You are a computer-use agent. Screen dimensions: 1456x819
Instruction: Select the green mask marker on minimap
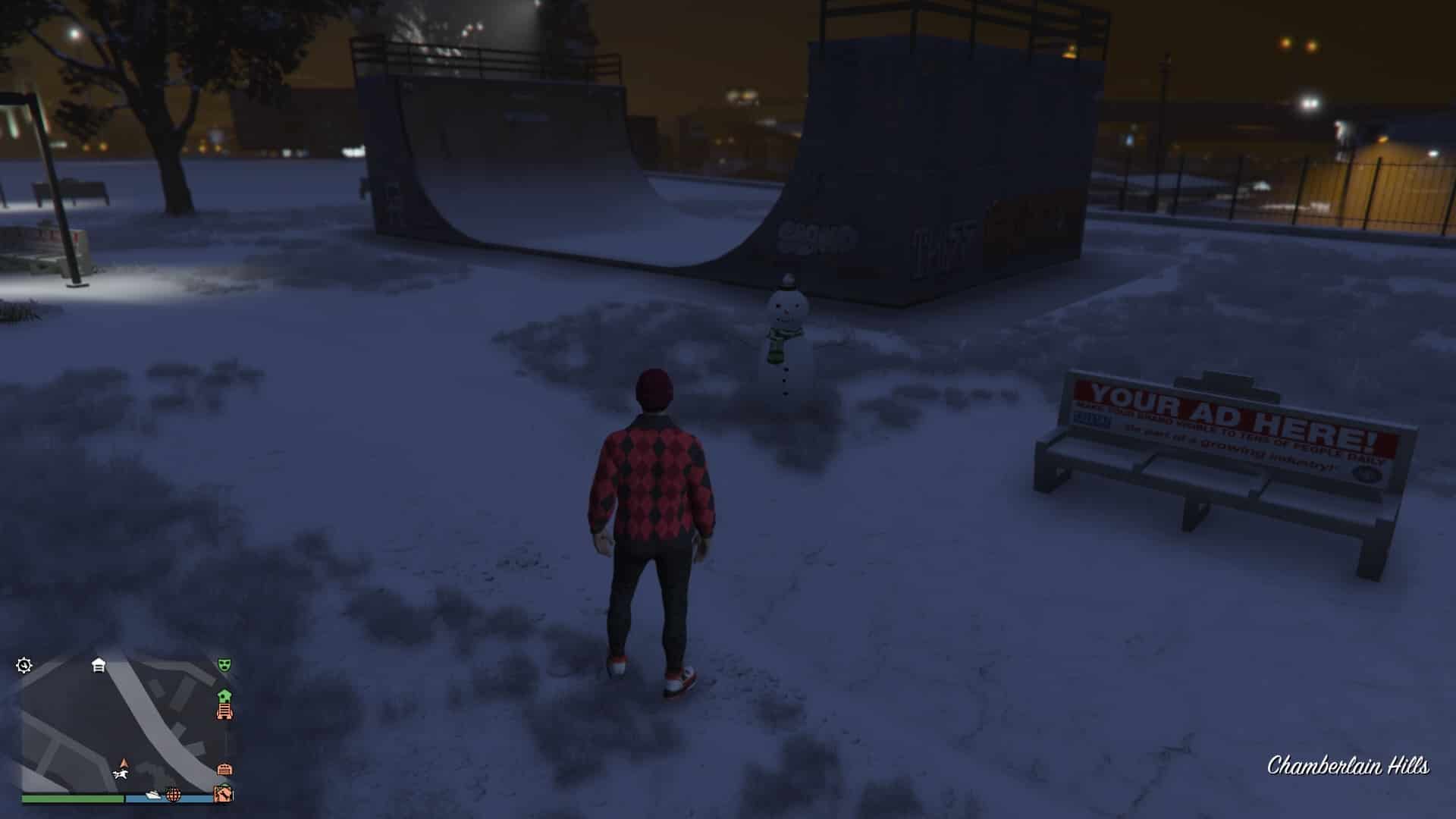coord(224,665)
